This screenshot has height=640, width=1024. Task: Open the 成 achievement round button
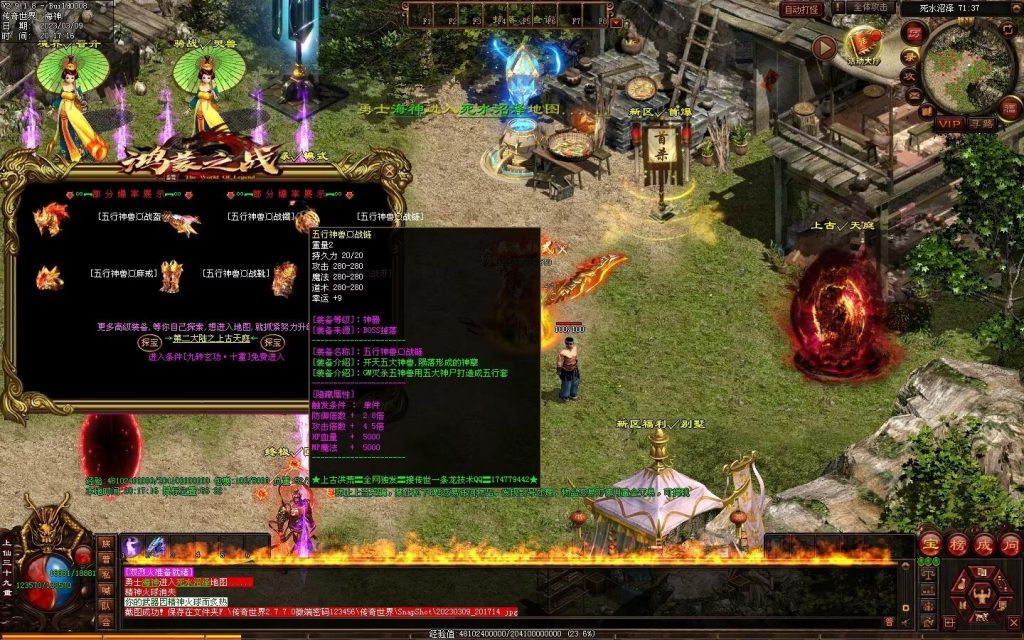(x=983, y=544)
